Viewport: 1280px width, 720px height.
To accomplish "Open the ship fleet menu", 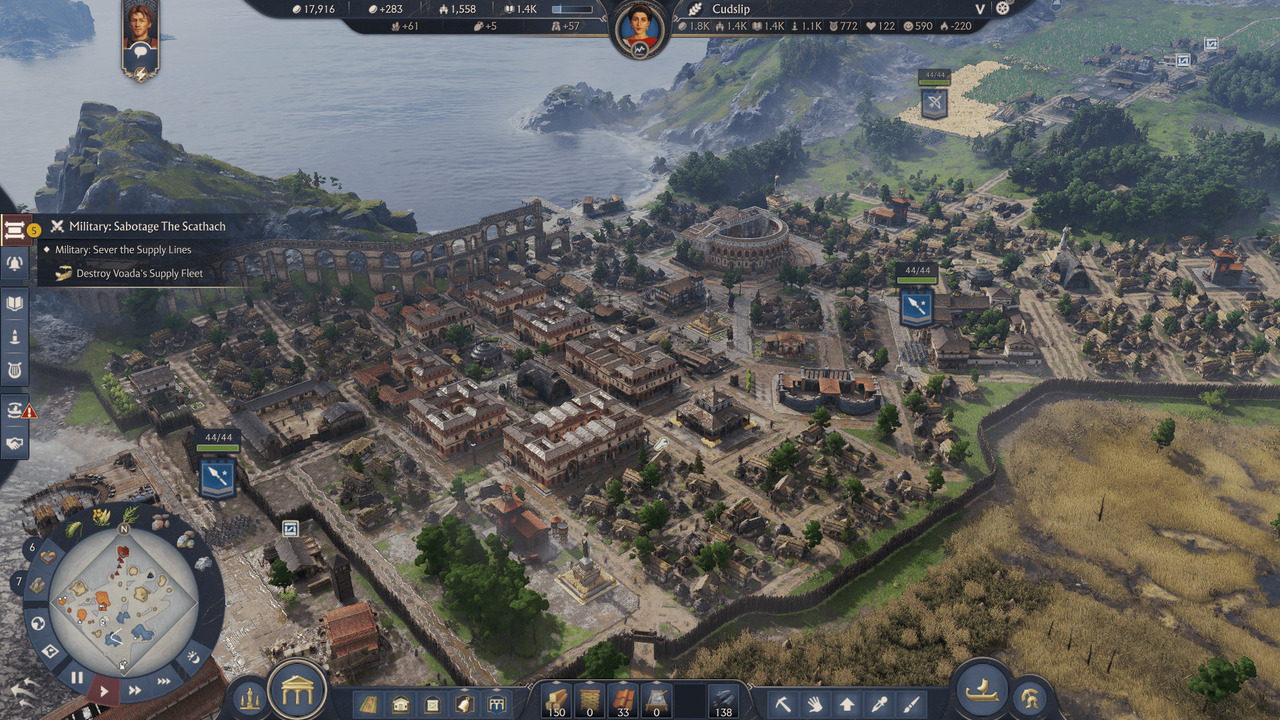I will 981,689.
